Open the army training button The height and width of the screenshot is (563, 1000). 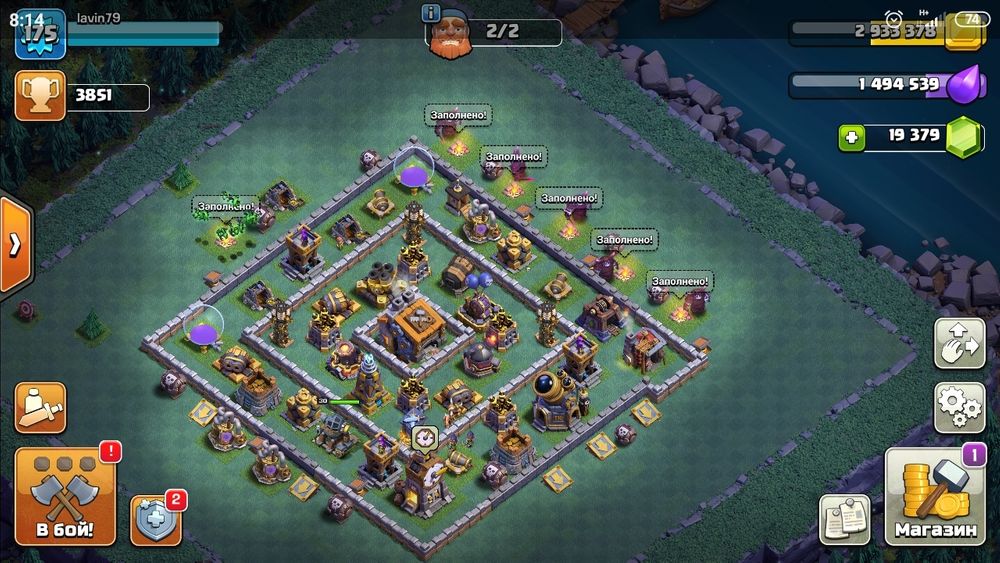click(x=40, y=407)
